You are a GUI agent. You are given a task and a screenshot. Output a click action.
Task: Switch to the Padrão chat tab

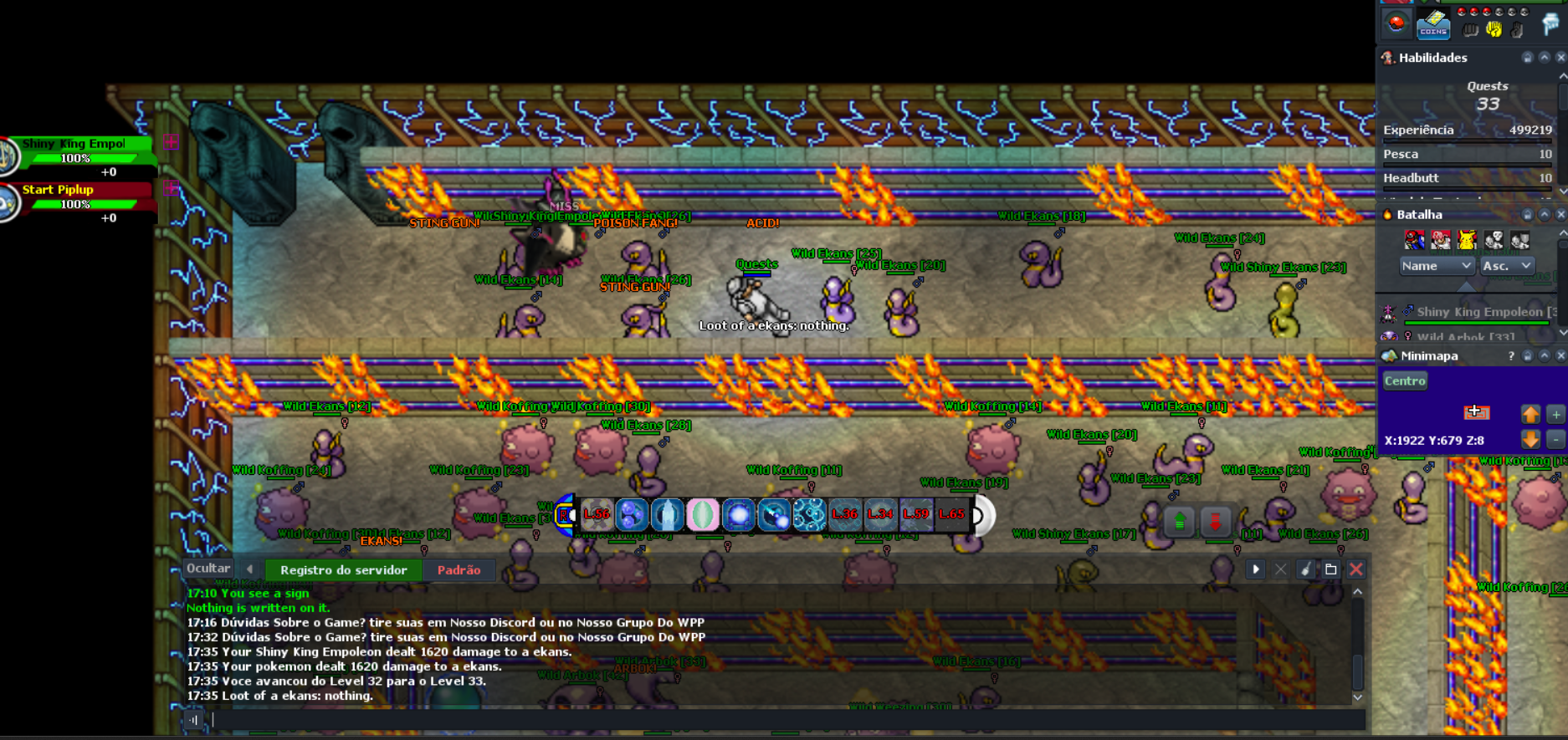point(459,570)
